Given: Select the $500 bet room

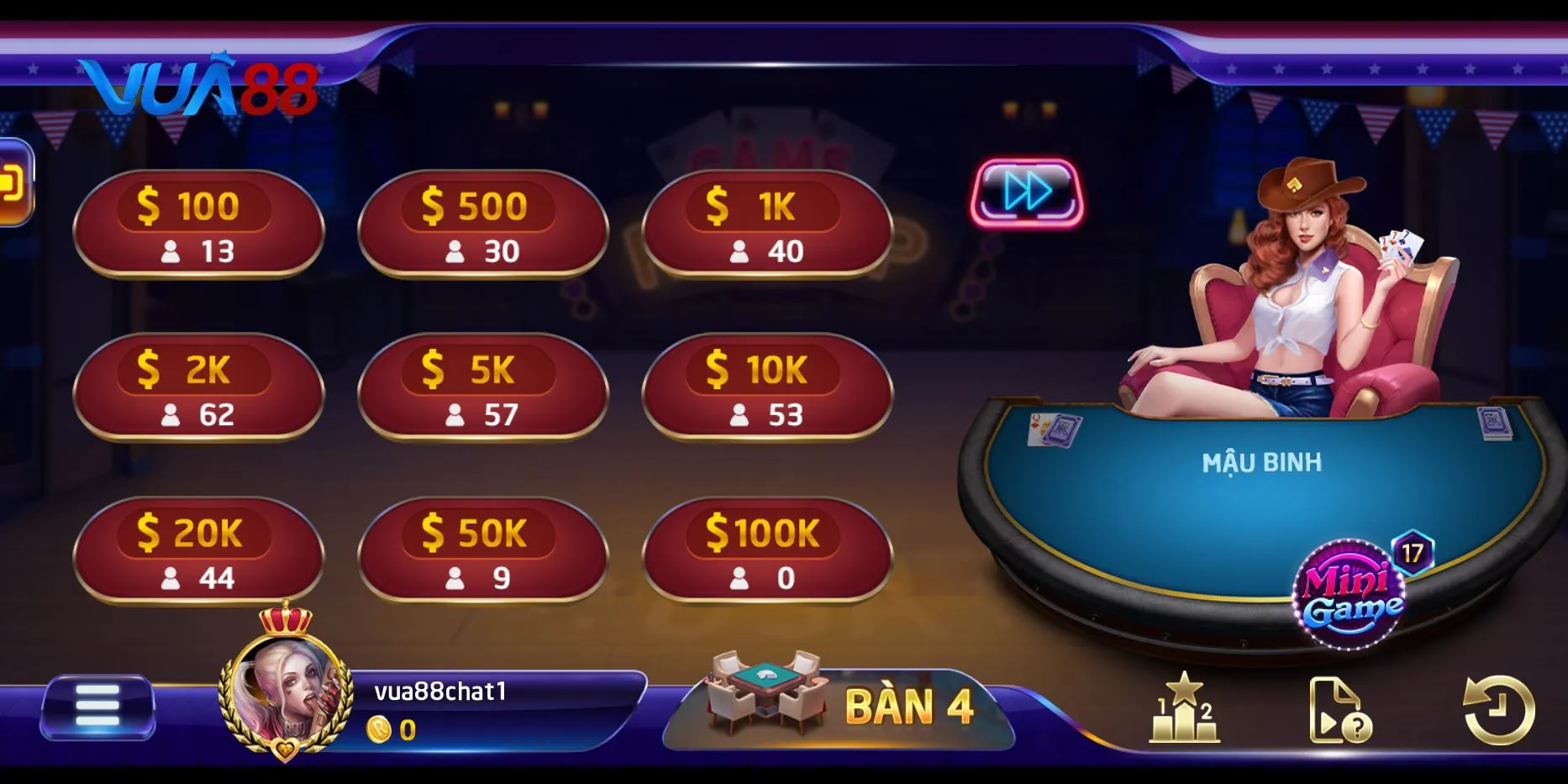Looking at the screenshot, I should (482, 224).
